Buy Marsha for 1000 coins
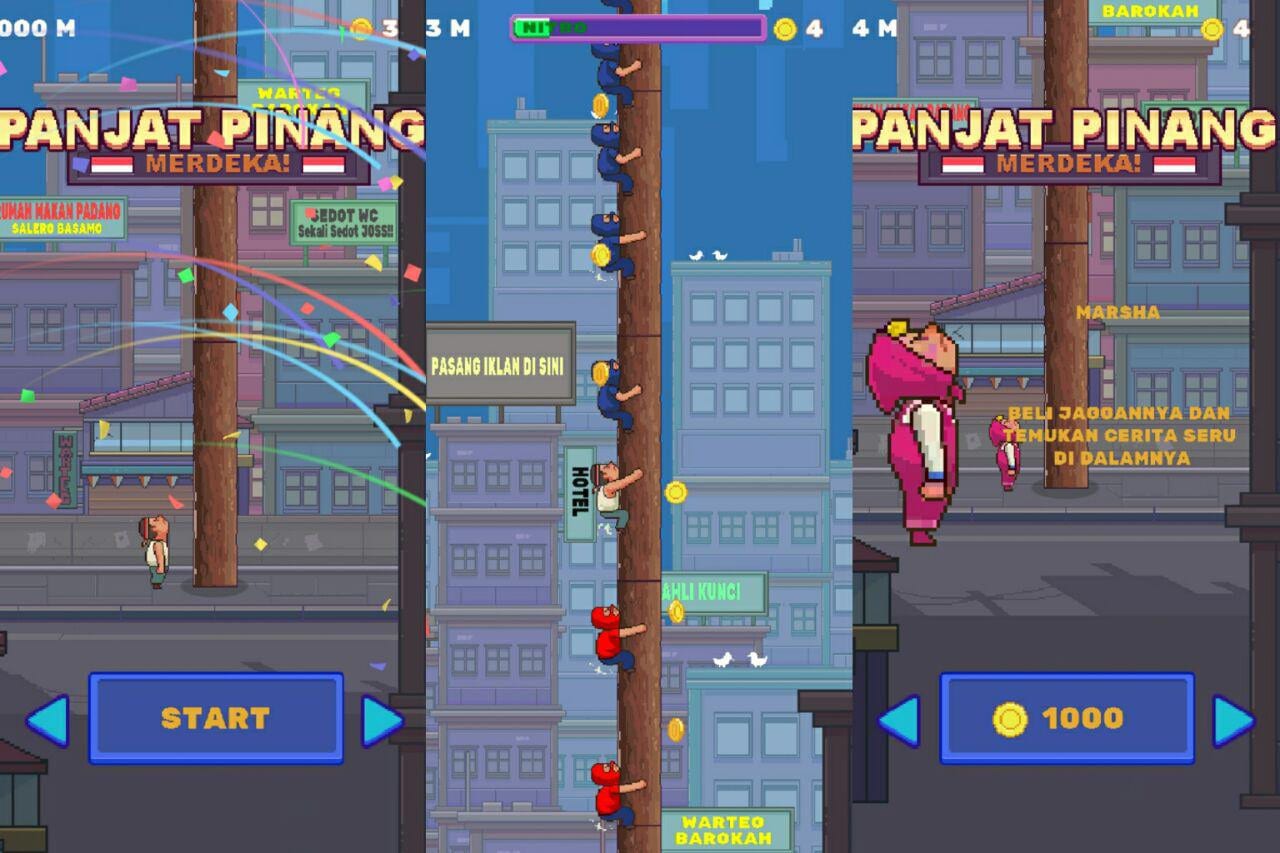 coord(1067,718)
